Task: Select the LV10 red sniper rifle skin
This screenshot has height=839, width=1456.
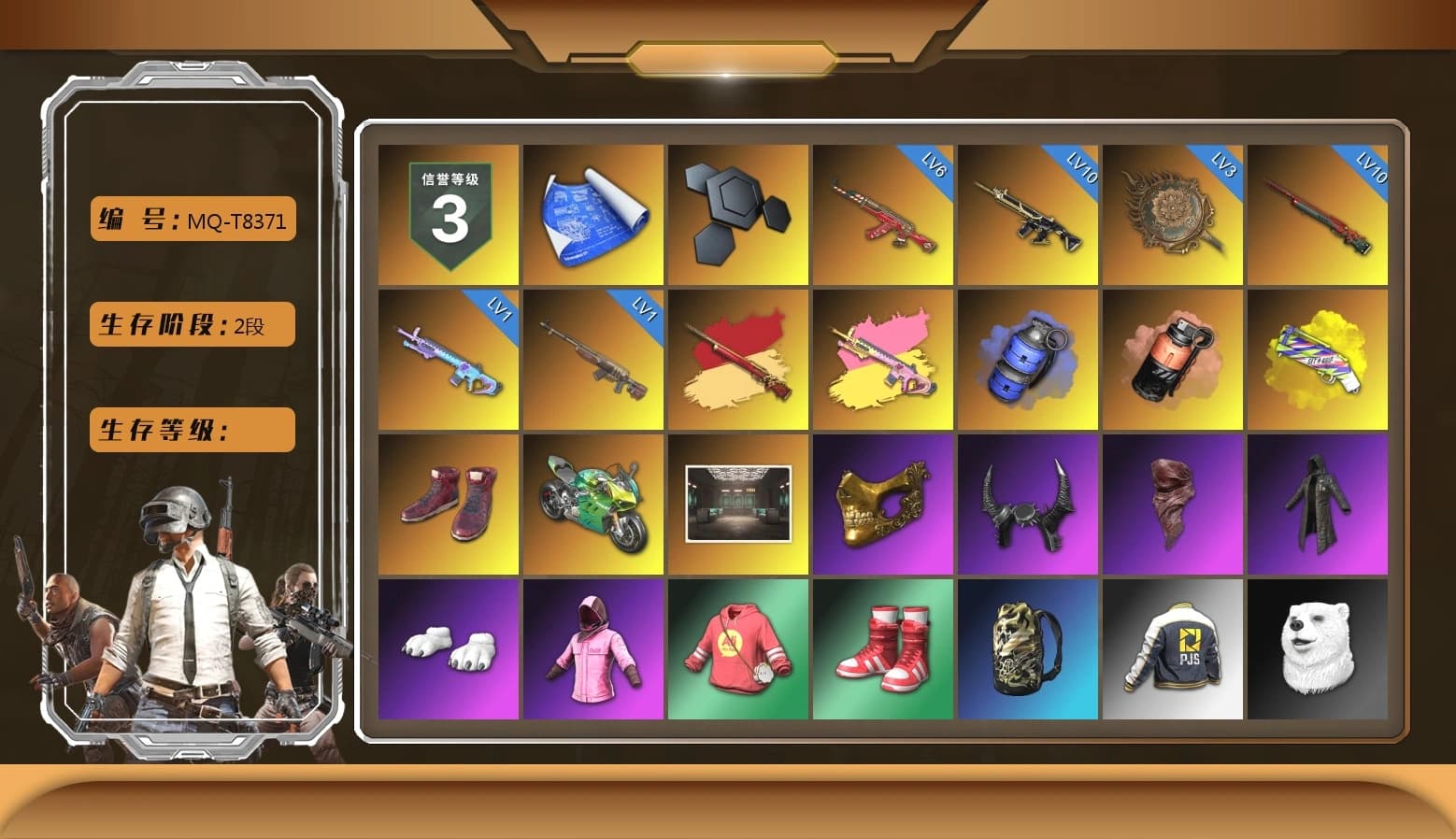Action: [1320, 213]
